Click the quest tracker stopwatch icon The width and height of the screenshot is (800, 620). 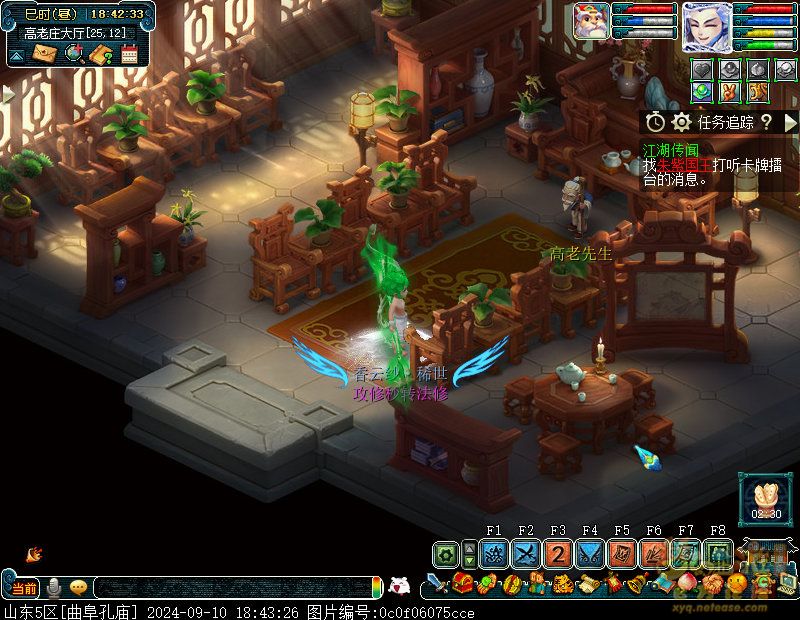pos(655,122)
